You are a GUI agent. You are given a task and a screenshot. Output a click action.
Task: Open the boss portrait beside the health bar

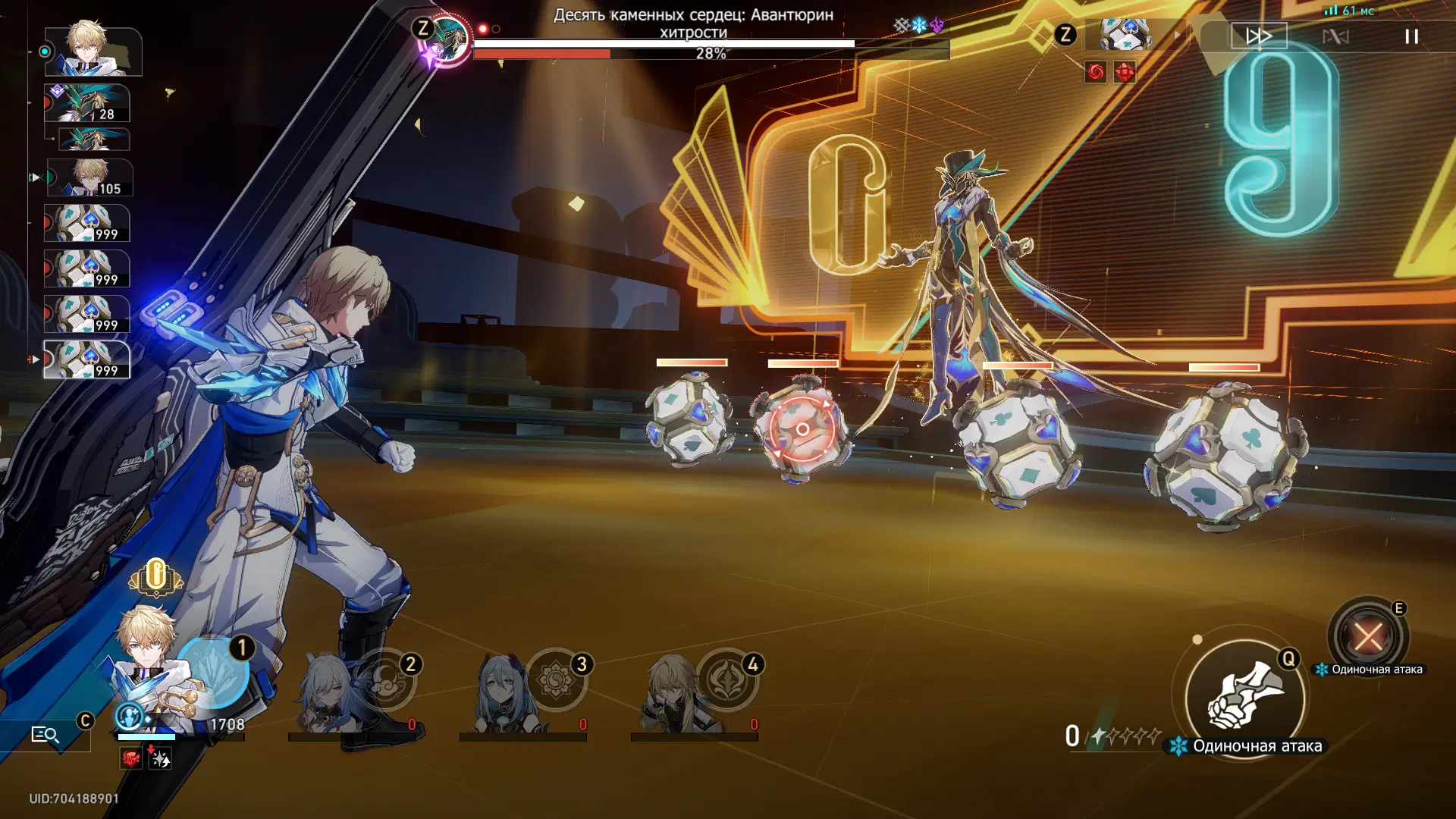(446, 39)
